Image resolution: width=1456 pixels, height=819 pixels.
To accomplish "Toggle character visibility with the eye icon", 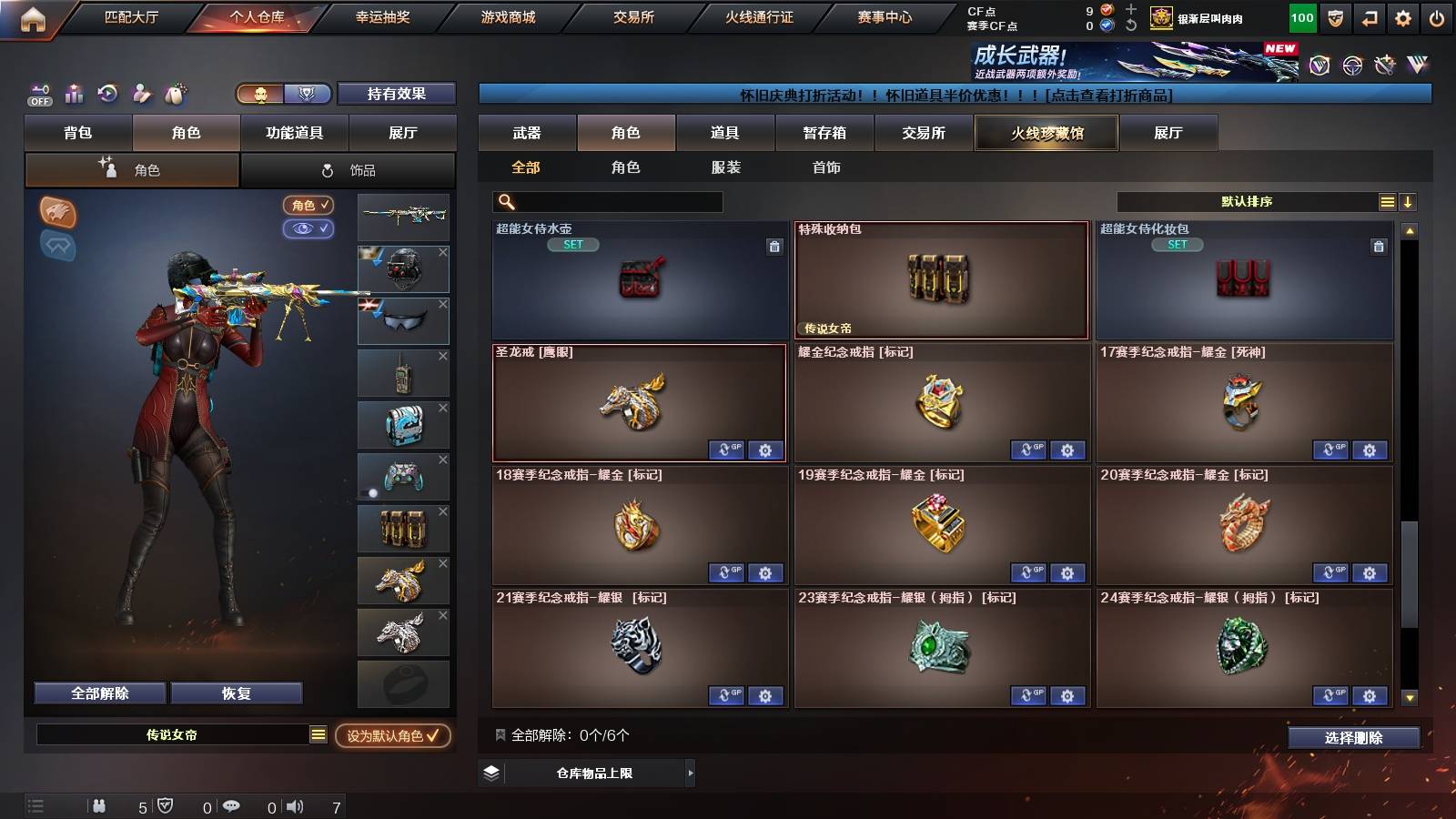I will (x=309, y=229).
